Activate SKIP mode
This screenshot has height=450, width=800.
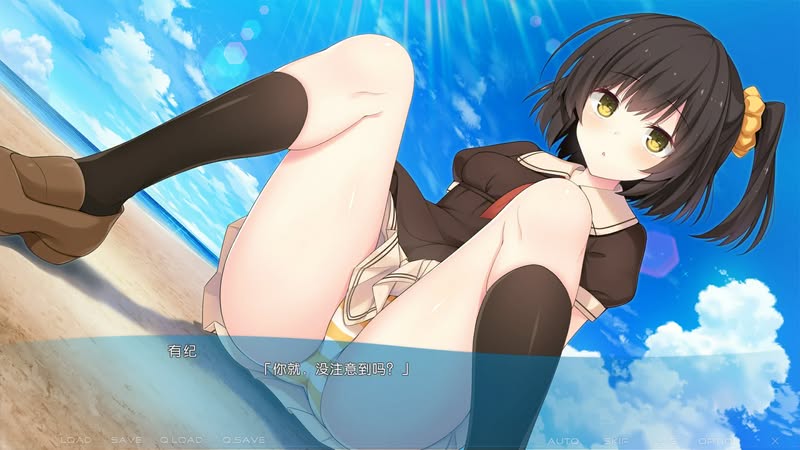[615, 440]
